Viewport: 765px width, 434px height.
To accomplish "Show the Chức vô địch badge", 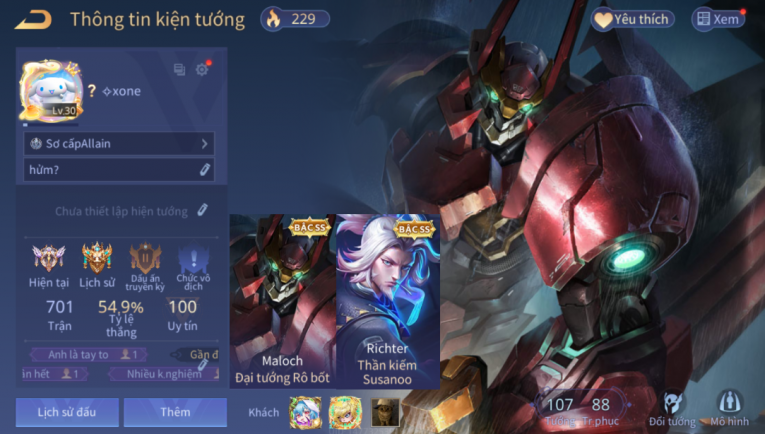I will (193, 263).
